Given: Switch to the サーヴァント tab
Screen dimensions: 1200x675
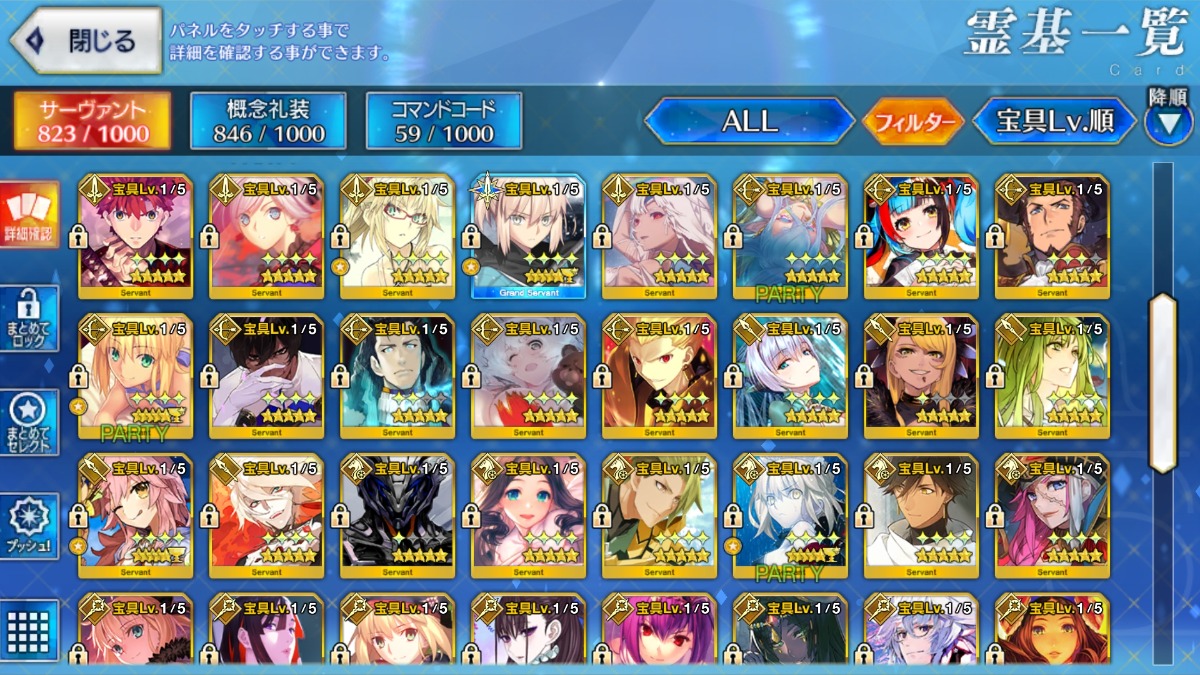Looking at the screenshot, I should (92, 122).
